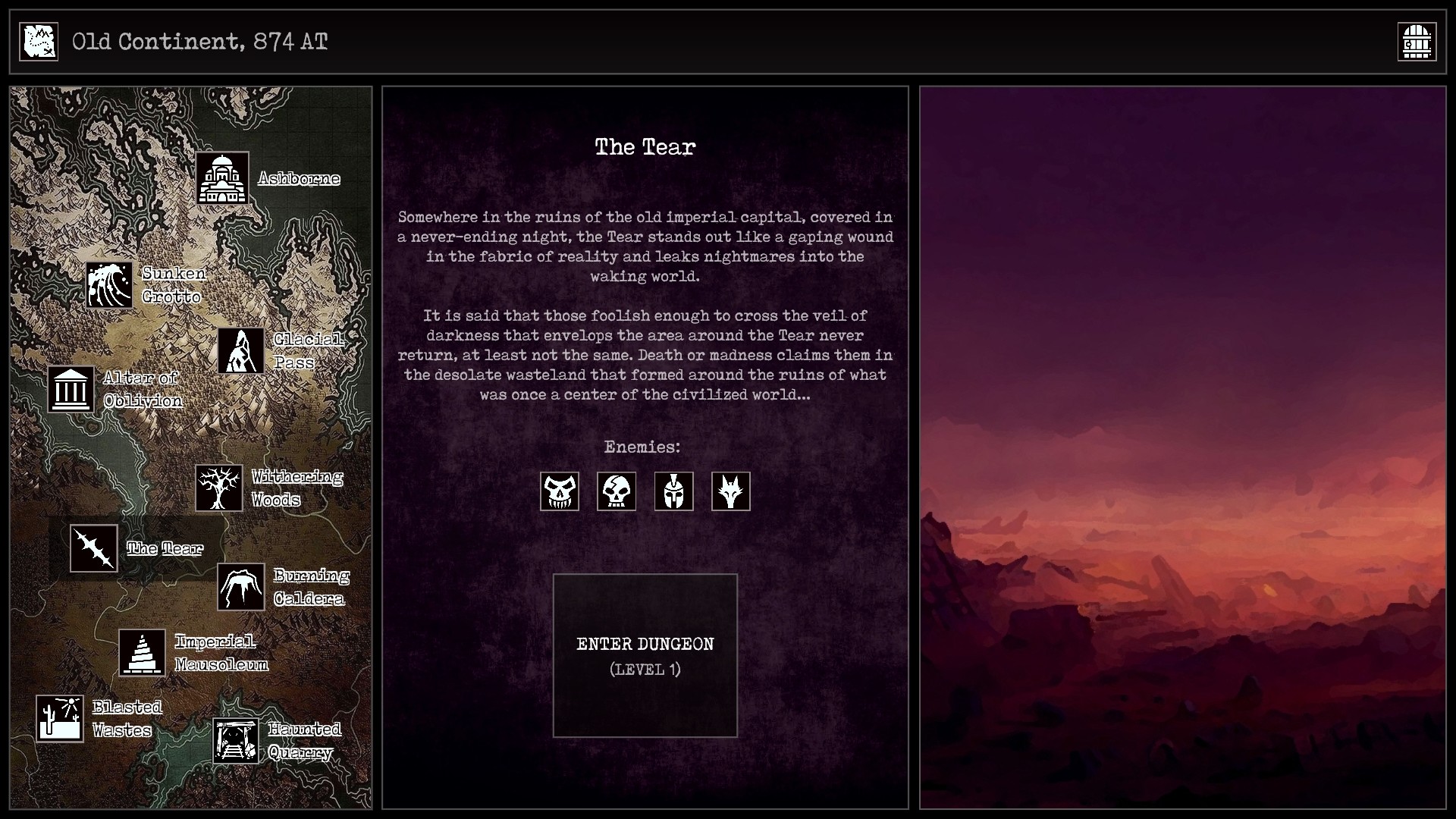Inspect the first skull enemy icon
The height and width of the screenshot is (819, 1456).
click(559, 491)
